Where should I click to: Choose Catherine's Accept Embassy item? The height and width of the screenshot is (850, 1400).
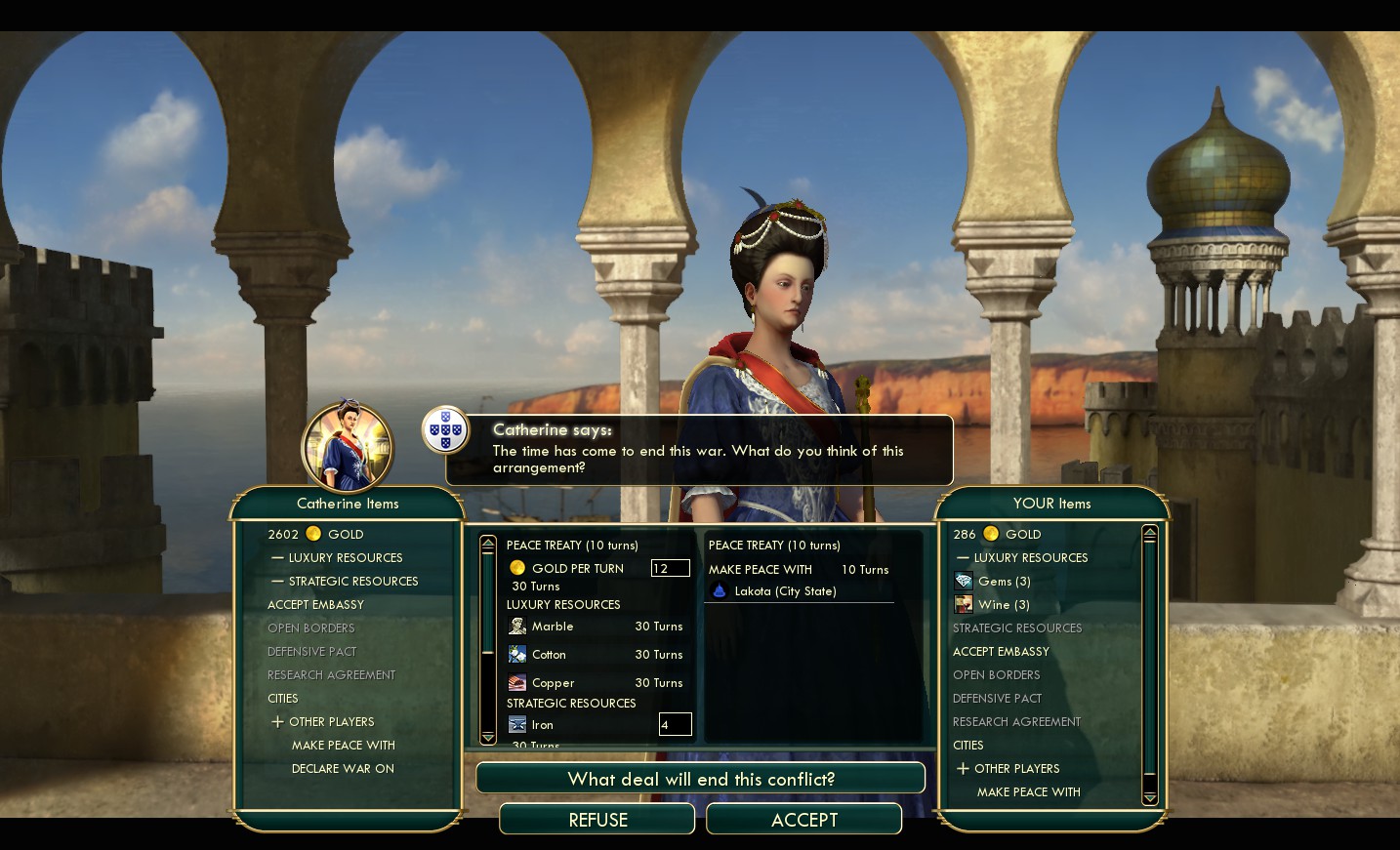(x=315, y=605)
